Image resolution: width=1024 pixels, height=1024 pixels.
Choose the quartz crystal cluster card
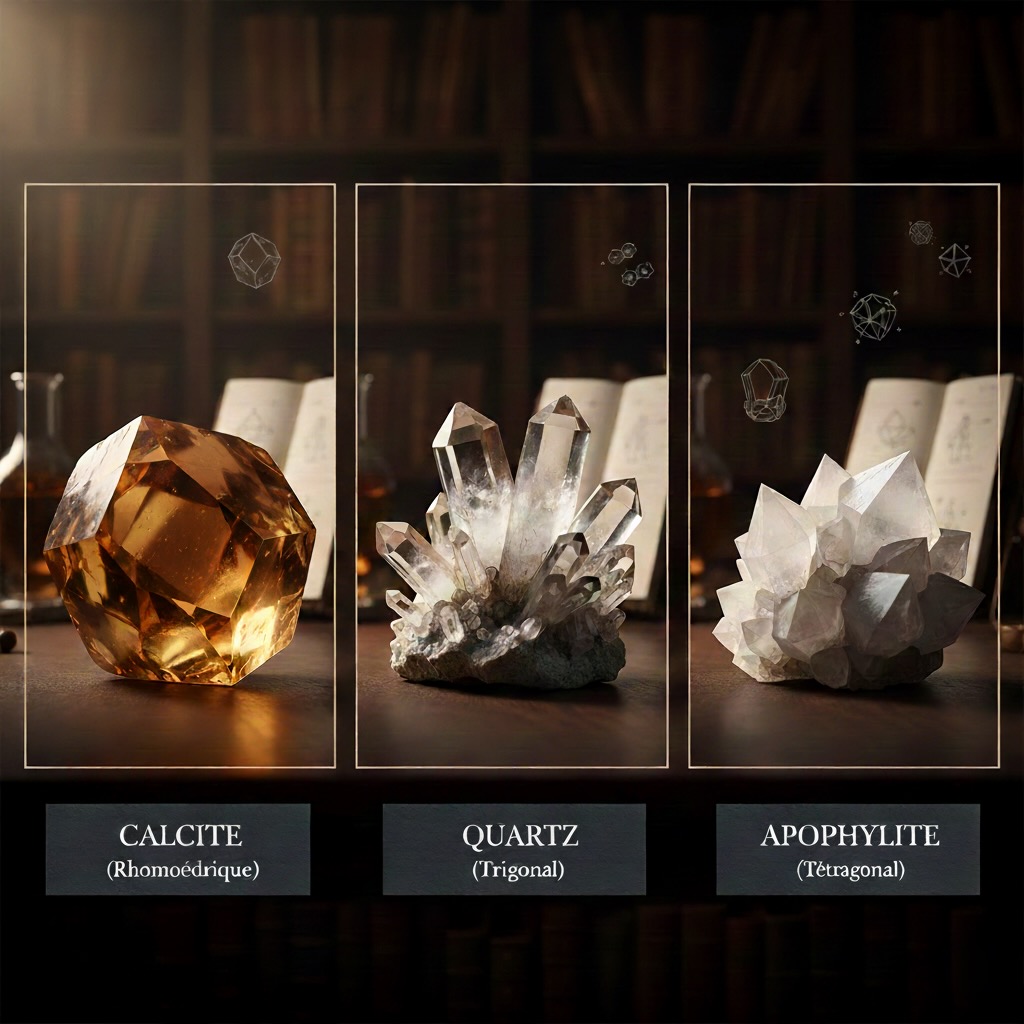(x=512, y=476)
